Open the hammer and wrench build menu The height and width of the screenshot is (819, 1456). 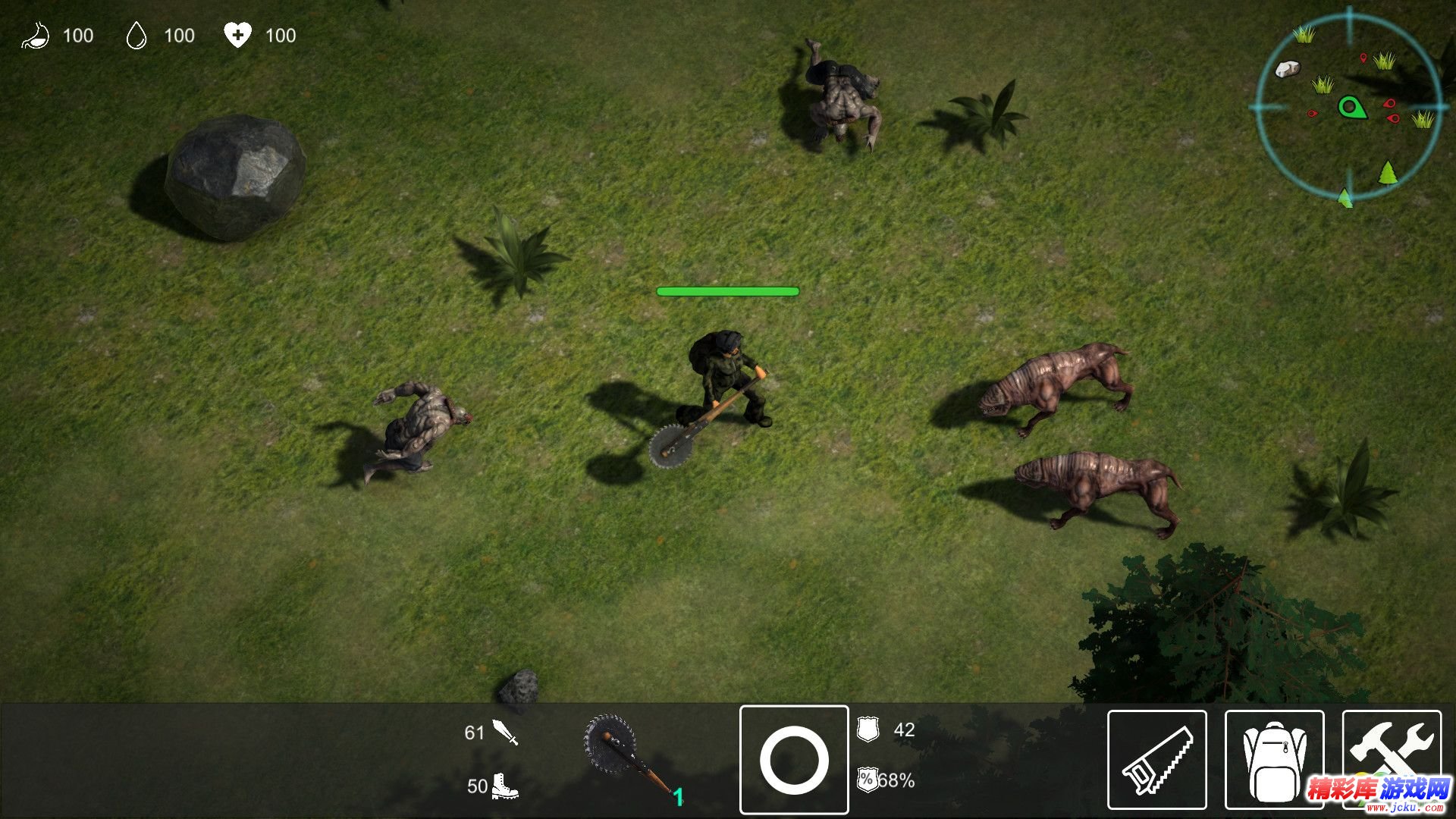1392,751
